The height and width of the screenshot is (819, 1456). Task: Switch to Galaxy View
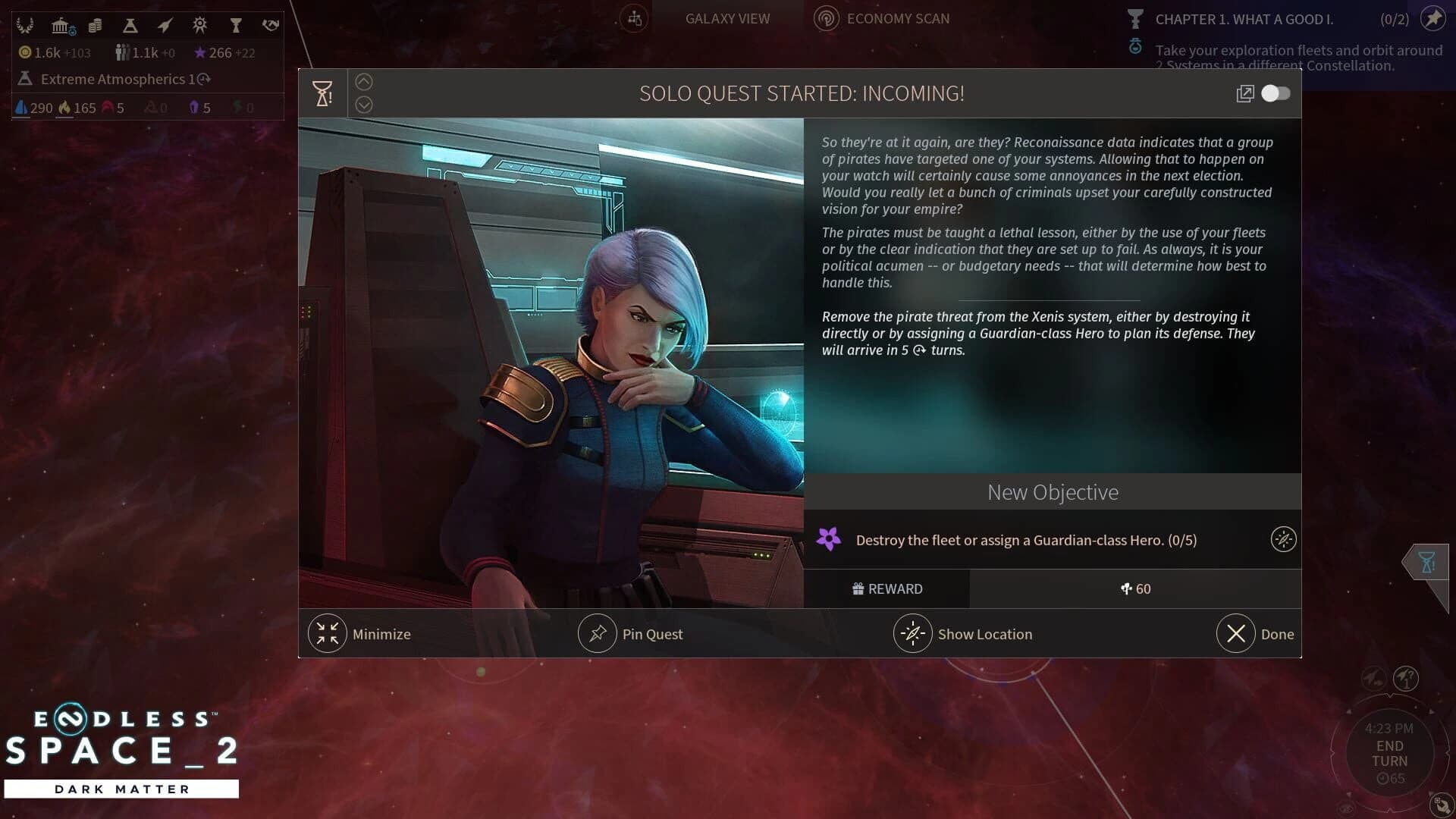[x=726, y=18]
